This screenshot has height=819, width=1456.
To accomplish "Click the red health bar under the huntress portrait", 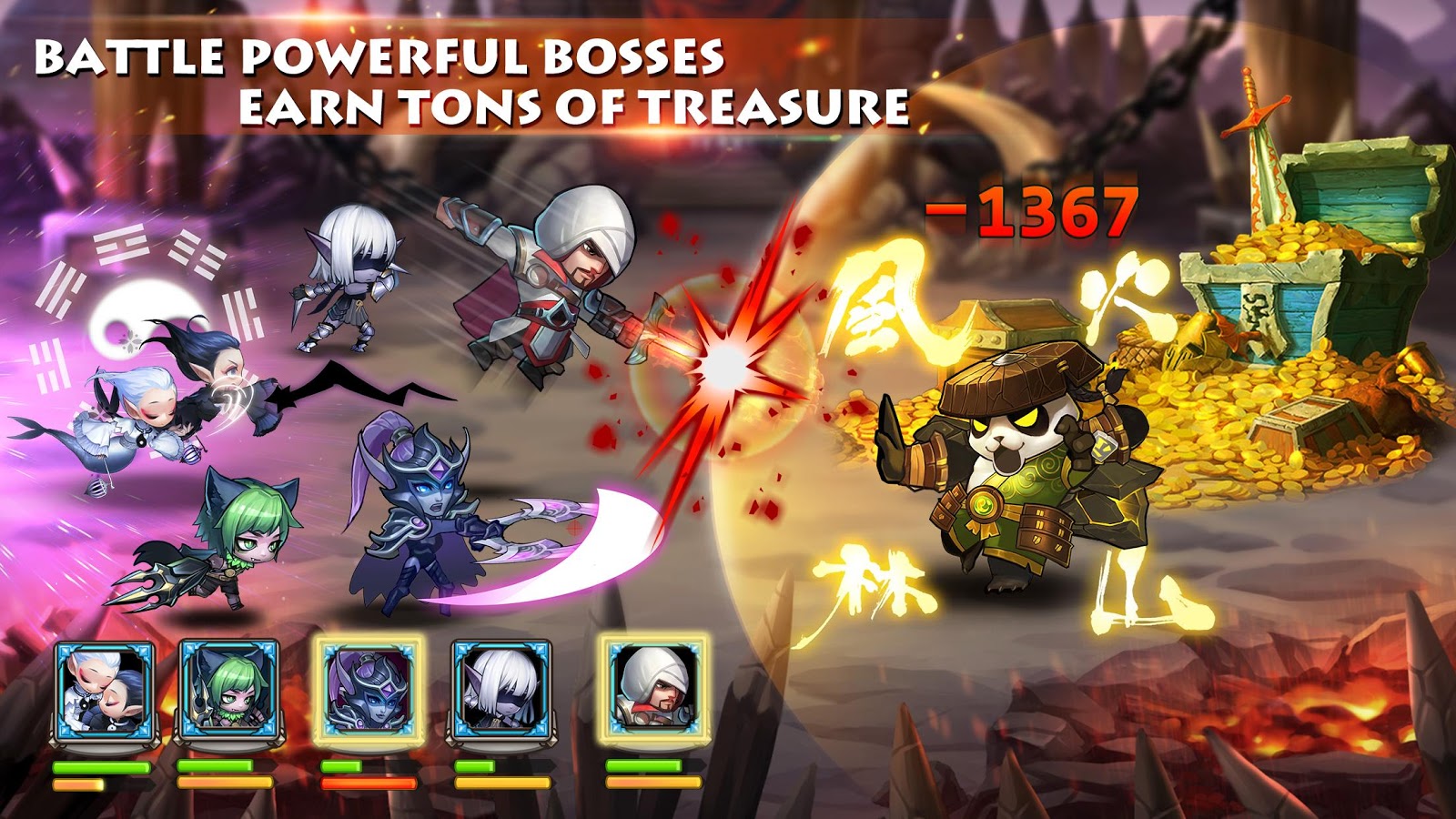I will [x=369, y=783].
